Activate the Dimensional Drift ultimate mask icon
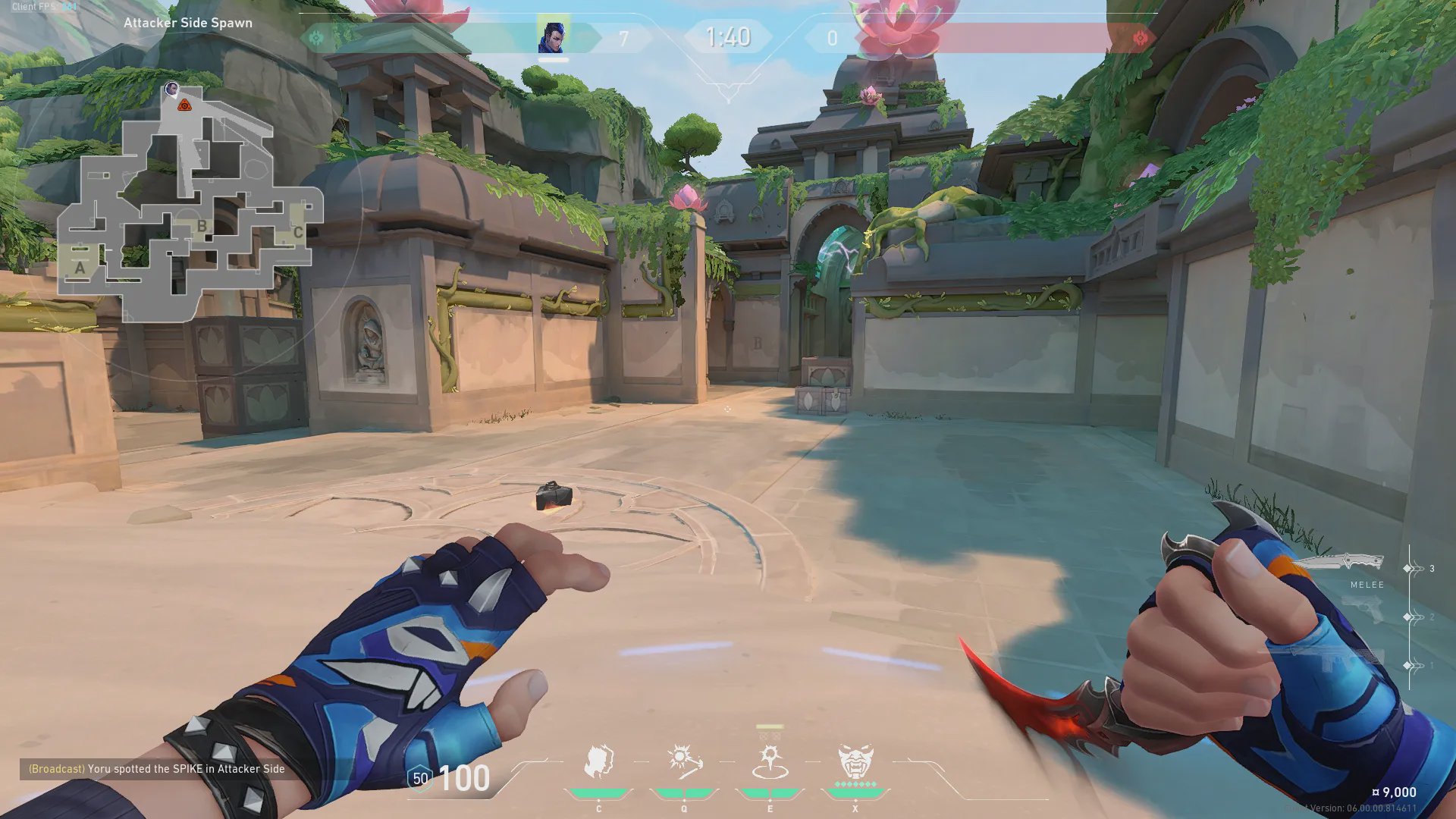Viewport: 1456px width, 819px height. 855,762
